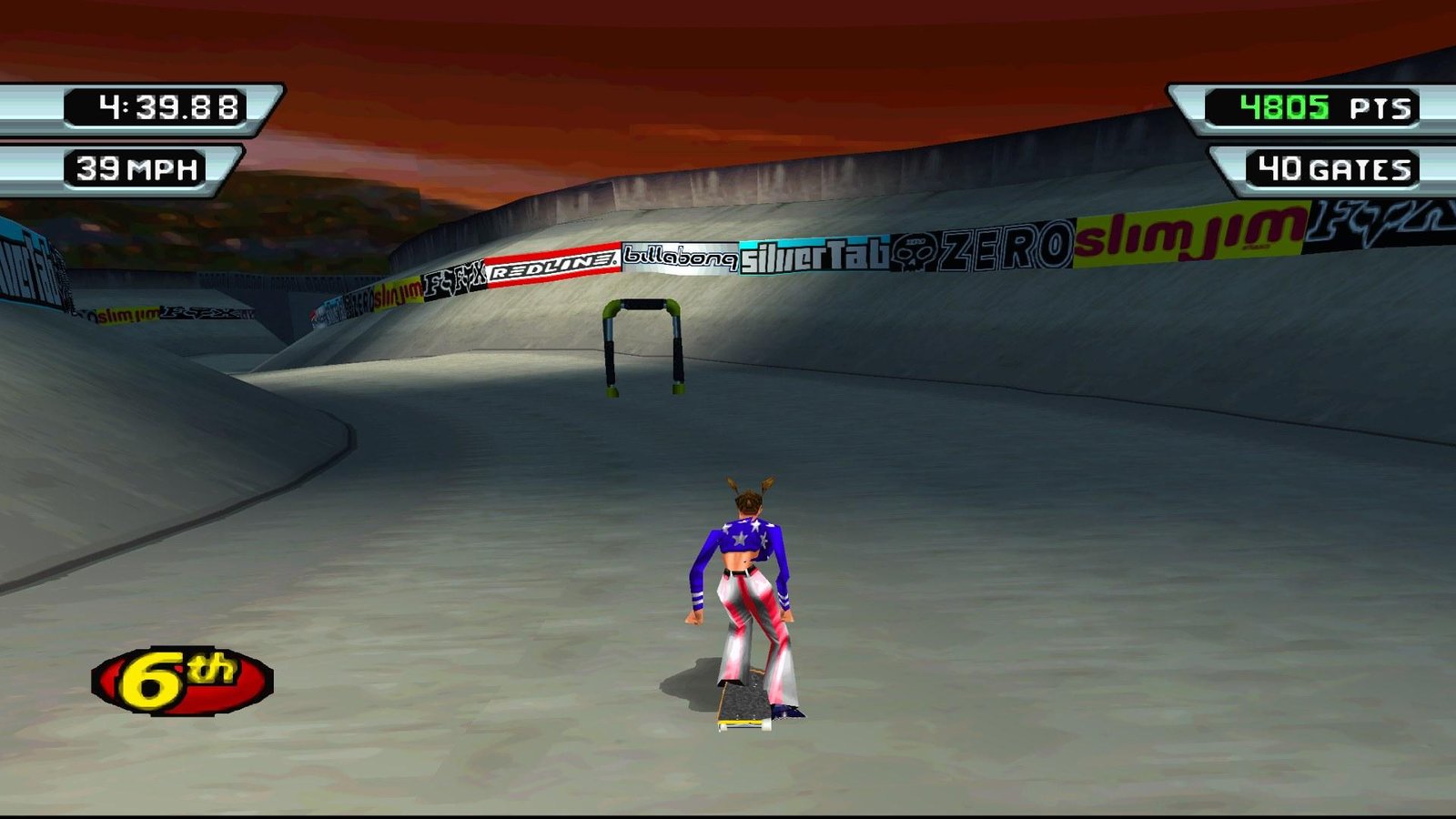Click the REDLINE banner on the wall
1456x819 pixels.
coord(553,268)
